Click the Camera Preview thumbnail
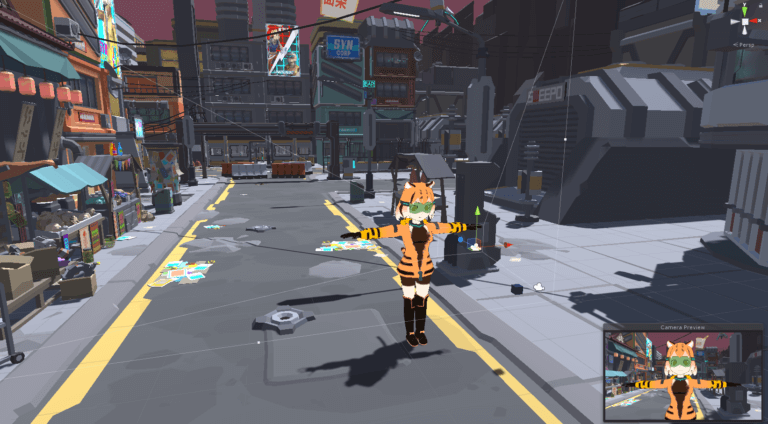 [684, 377]
